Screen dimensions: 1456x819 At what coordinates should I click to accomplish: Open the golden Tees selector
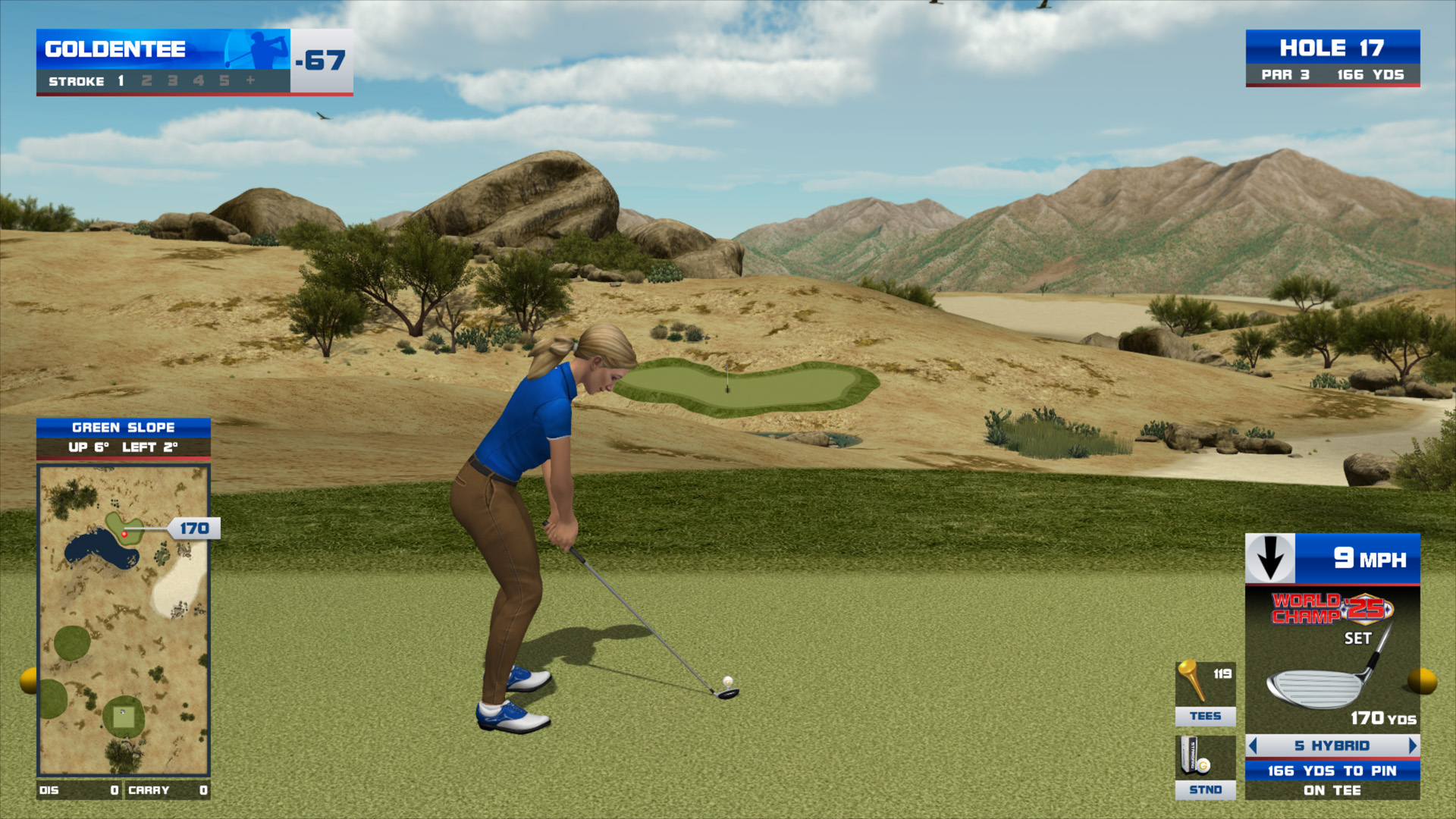(x=1205, y=692)
